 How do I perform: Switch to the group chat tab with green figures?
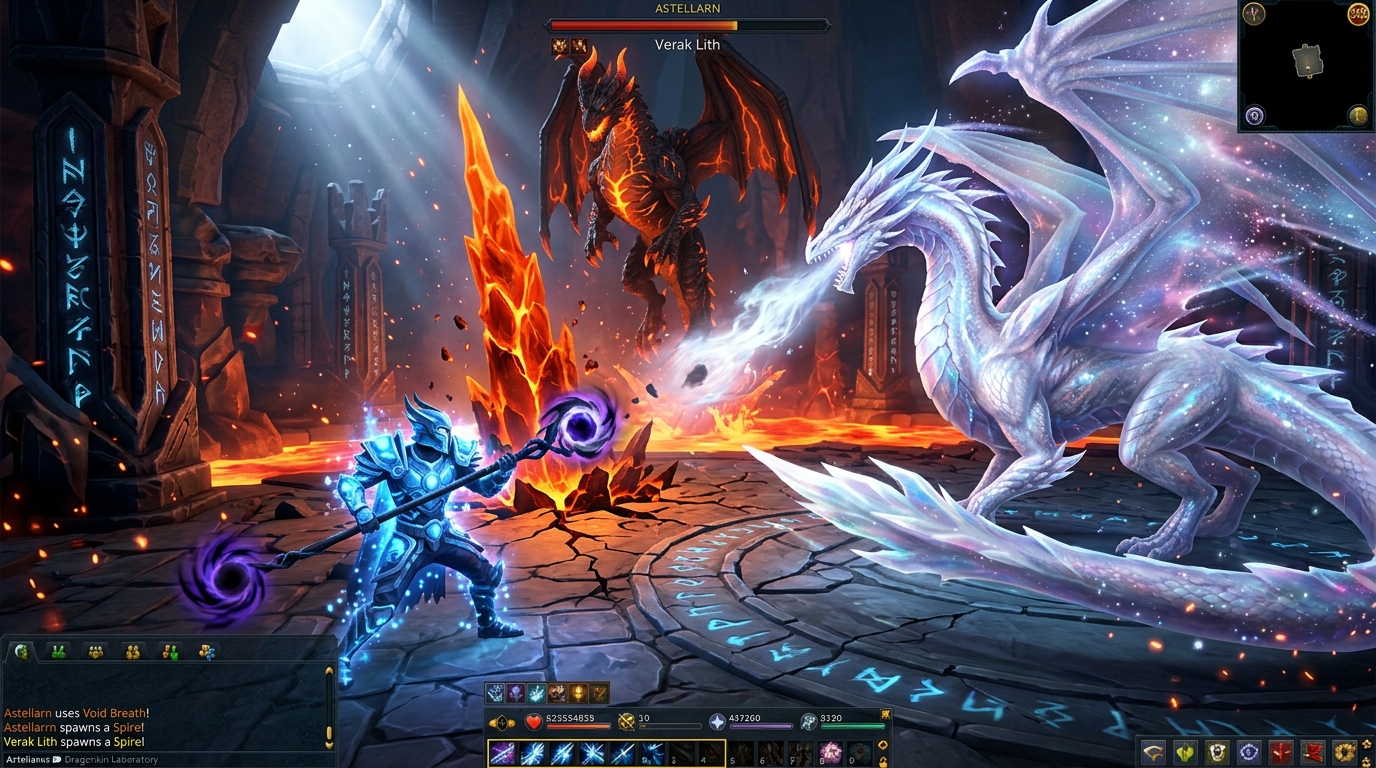click(x=58, y=652)
